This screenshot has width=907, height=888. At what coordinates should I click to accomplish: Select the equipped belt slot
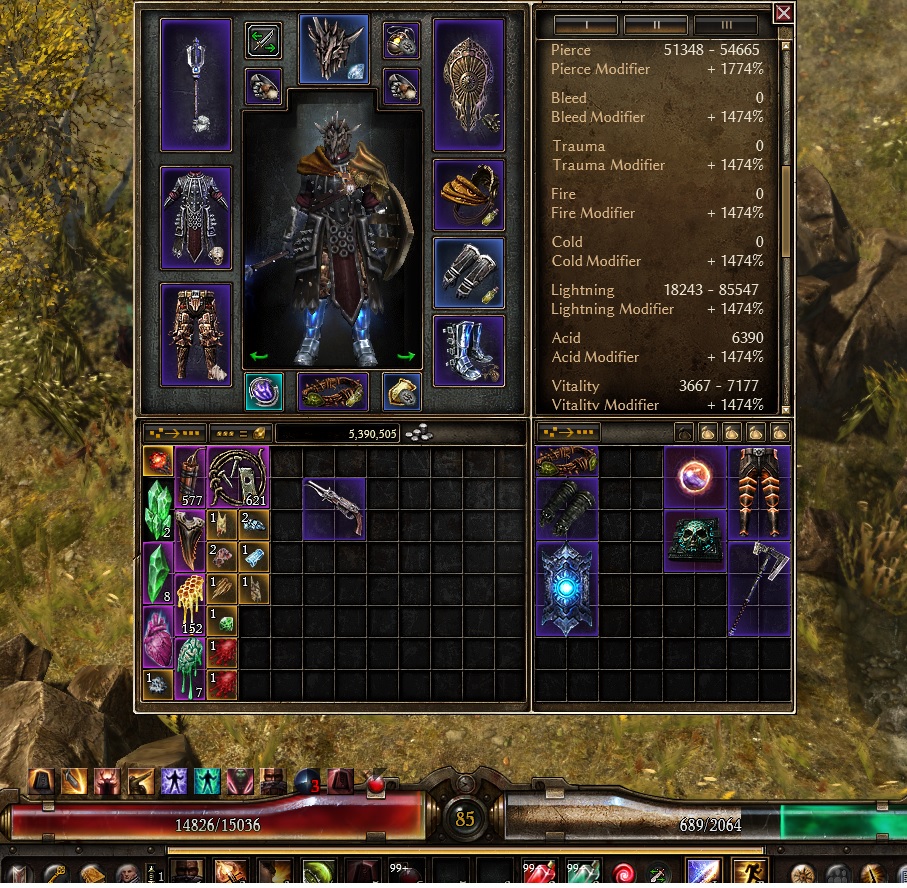click(x=333, y=392)
